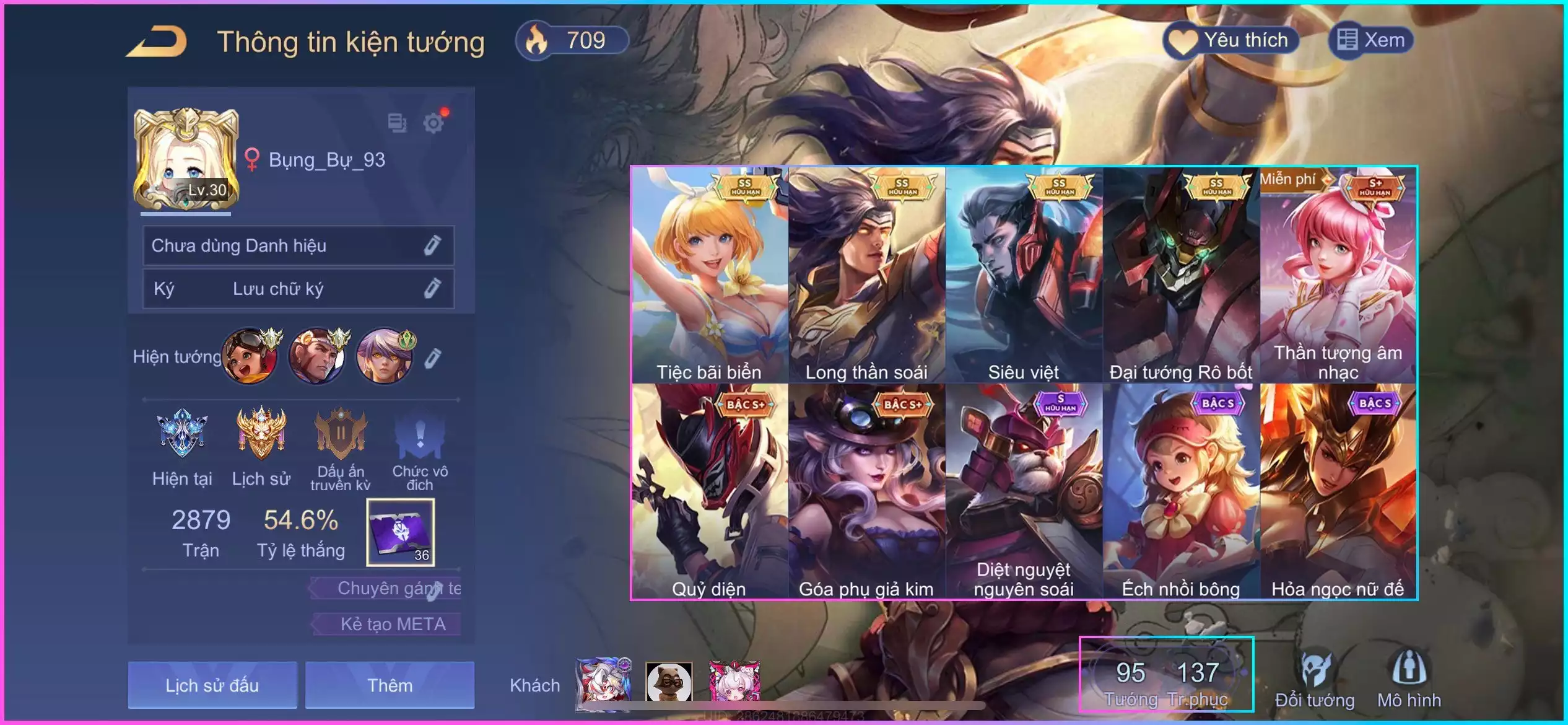Open the settings gear icon
The height and width of the screenshot is (725, 1568).
433,123
